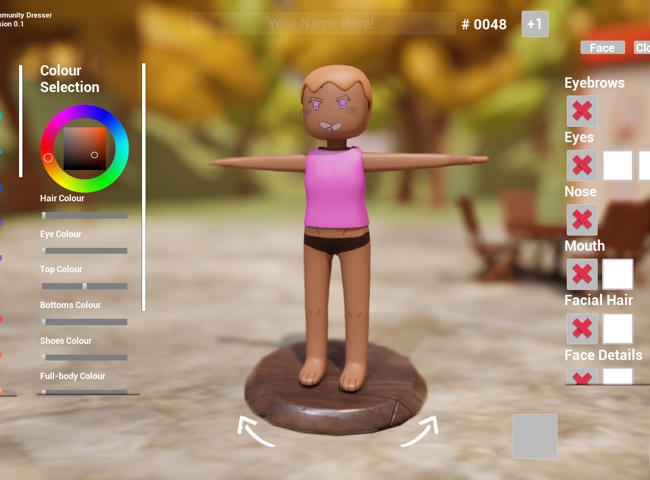
Task: Remove the nose using red X
Action: (581, 220)
